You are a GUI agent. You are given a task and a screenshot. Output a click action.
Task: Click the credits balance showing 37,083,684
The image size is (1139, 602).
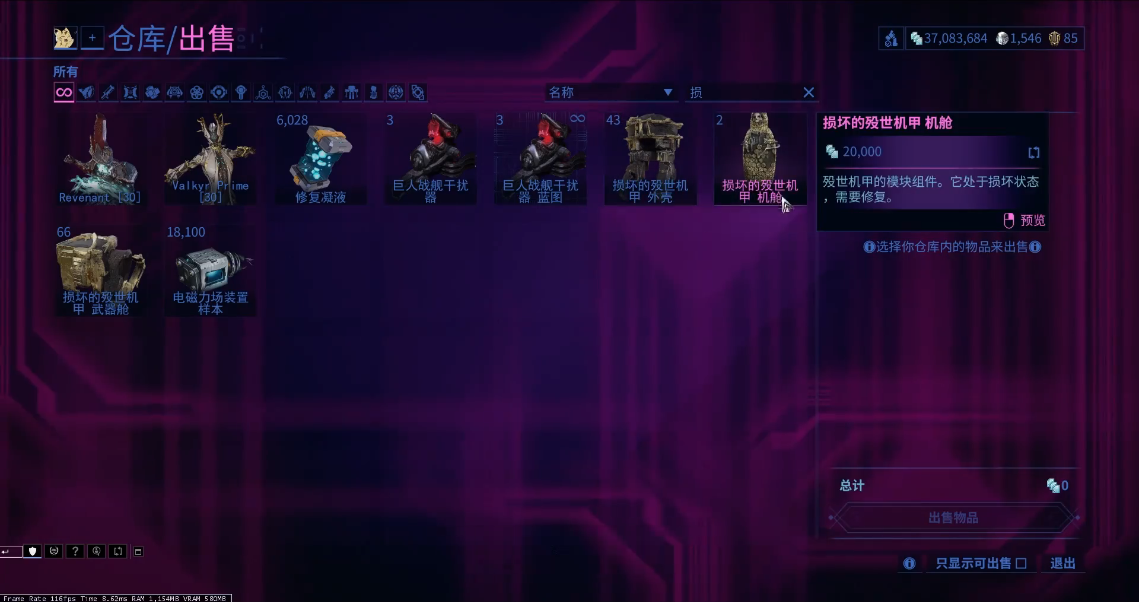[x=948, y=38]
